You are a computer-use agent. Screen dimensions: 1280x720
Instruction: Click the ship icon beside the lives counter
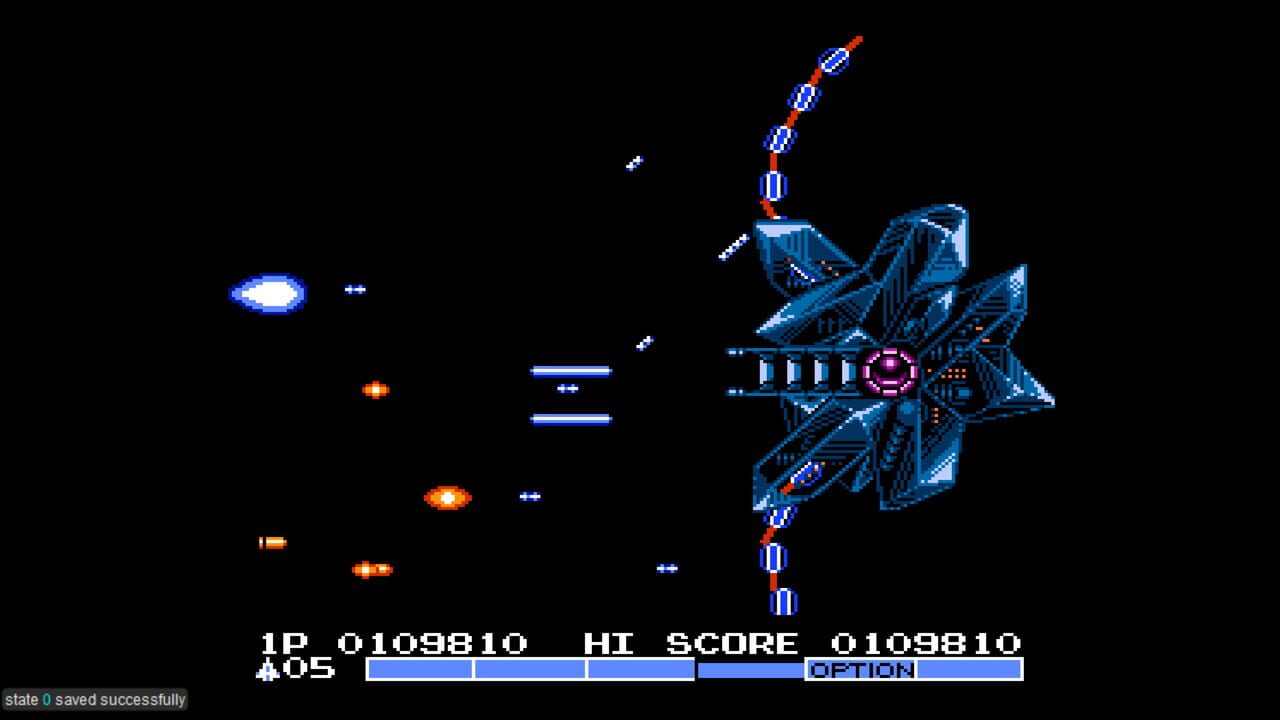click(268, 668)
